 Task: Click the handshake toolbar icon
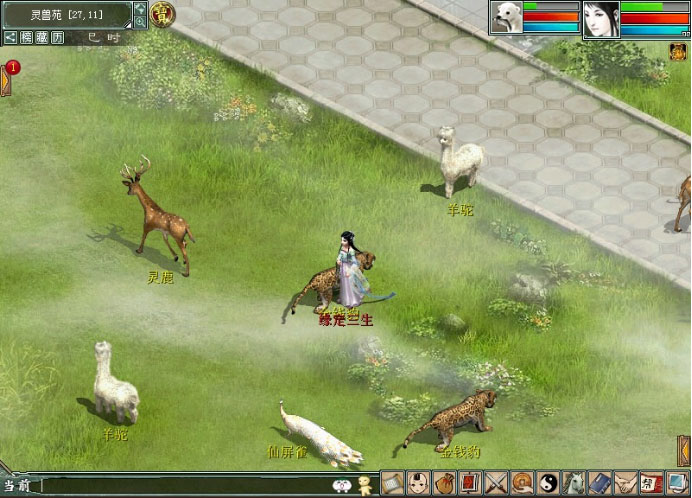pos(626,484)
